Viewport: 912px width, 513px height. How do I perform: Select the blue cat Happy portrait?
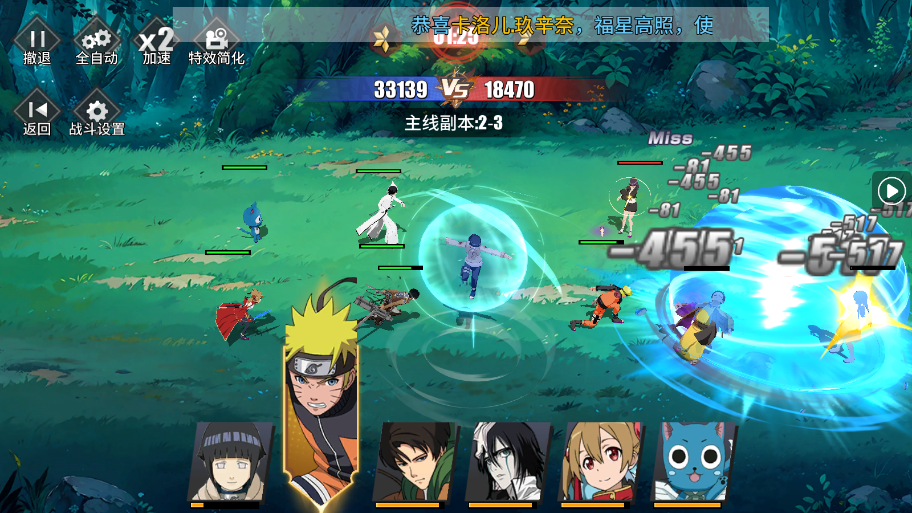(x=692, y=461)
